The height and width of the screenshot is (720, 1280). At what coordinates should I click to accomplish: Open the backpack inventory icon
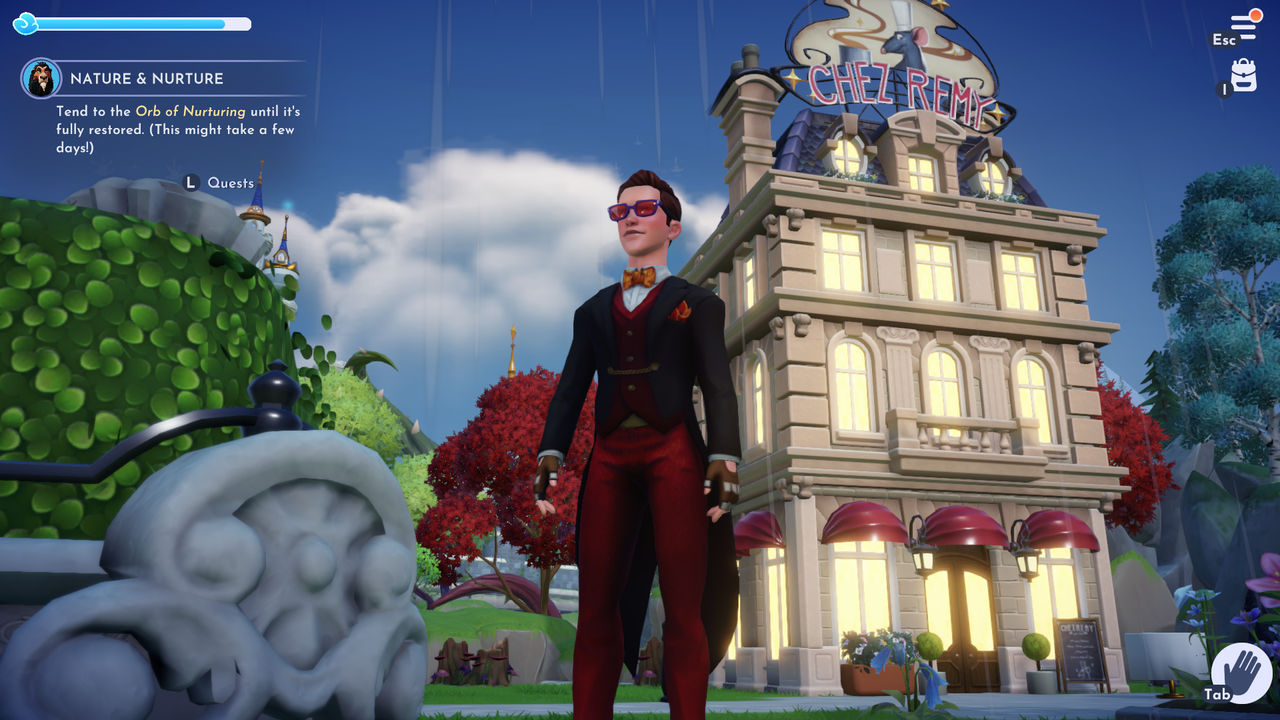[x=1243, y=75]
